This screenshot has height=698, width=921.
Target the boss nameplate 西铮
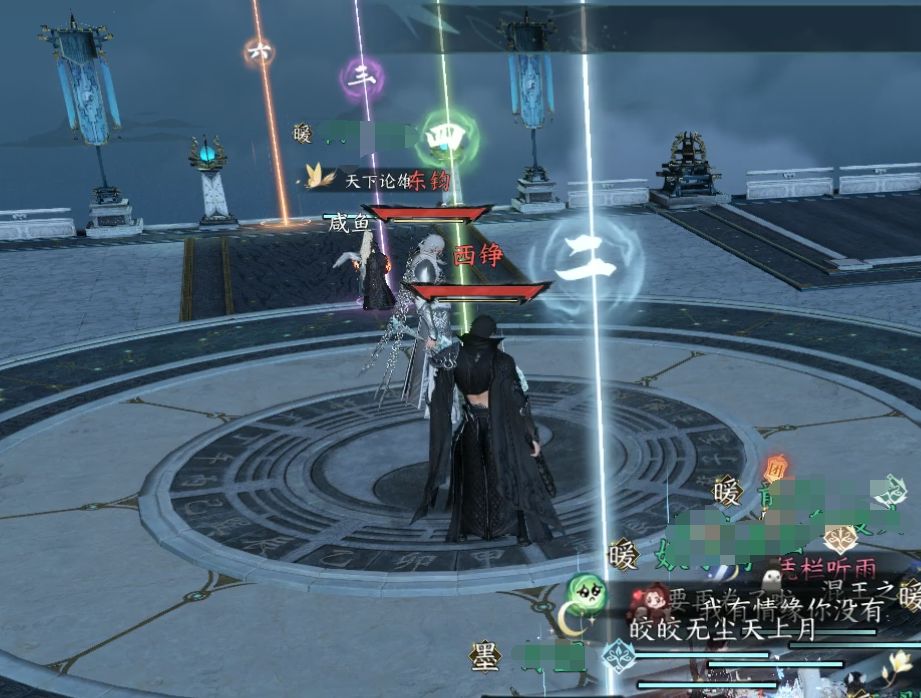tap(477, 256)
